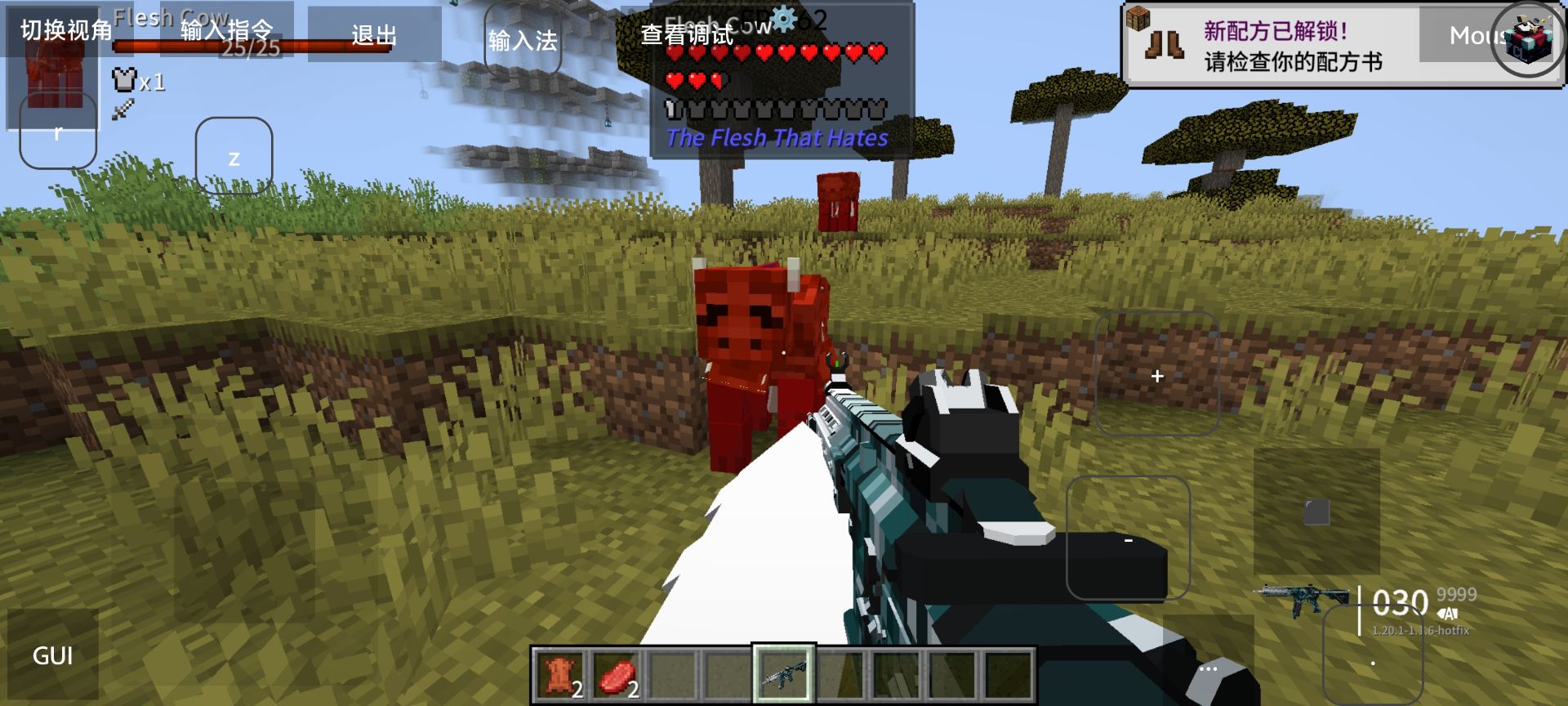Screen dimensions: 1568x706
Task: Tap the Mouse toggle button
Action: 1470,35
